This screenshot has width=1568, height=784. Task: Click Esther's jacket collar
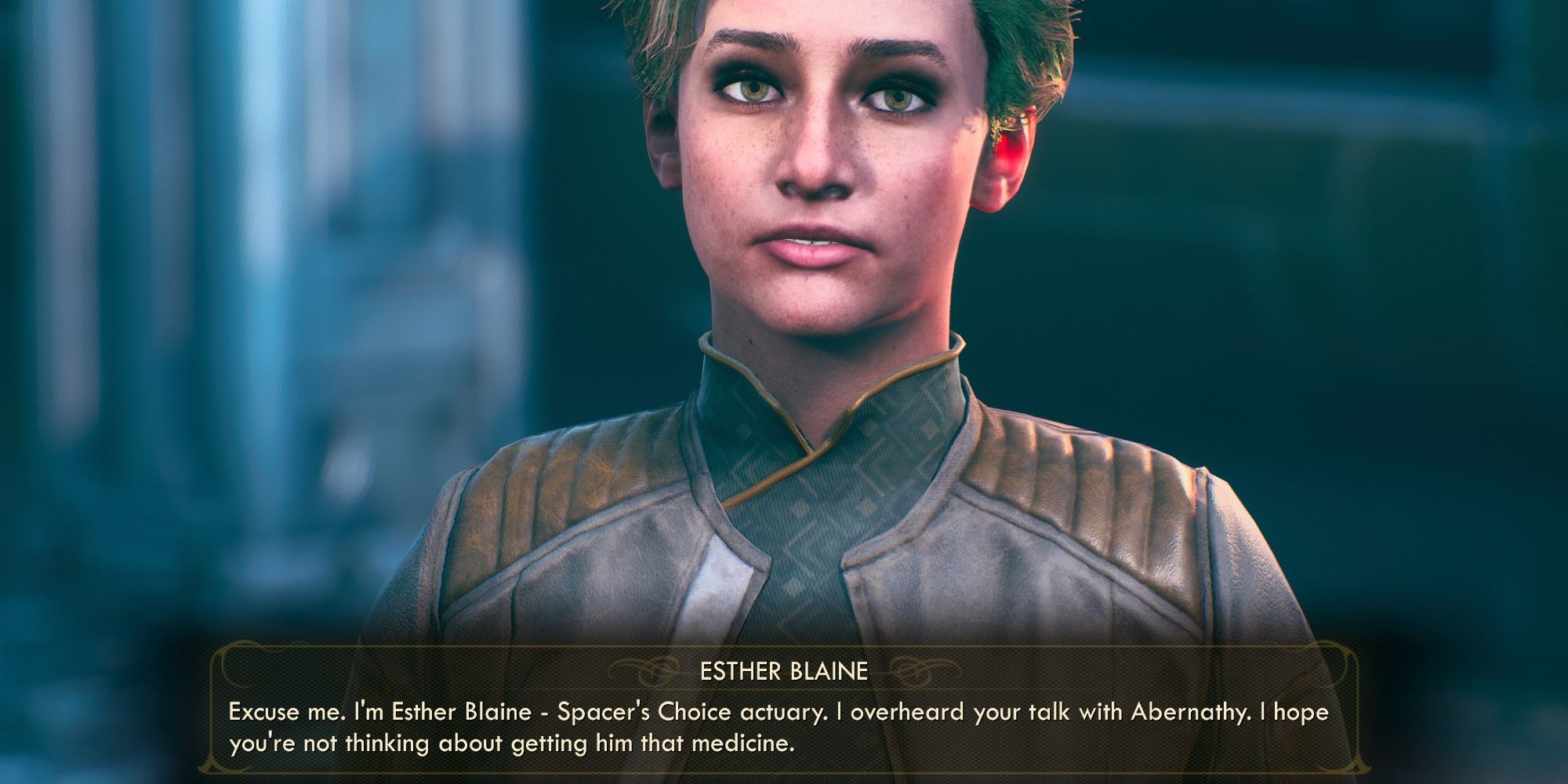click(x=792, y=416)
